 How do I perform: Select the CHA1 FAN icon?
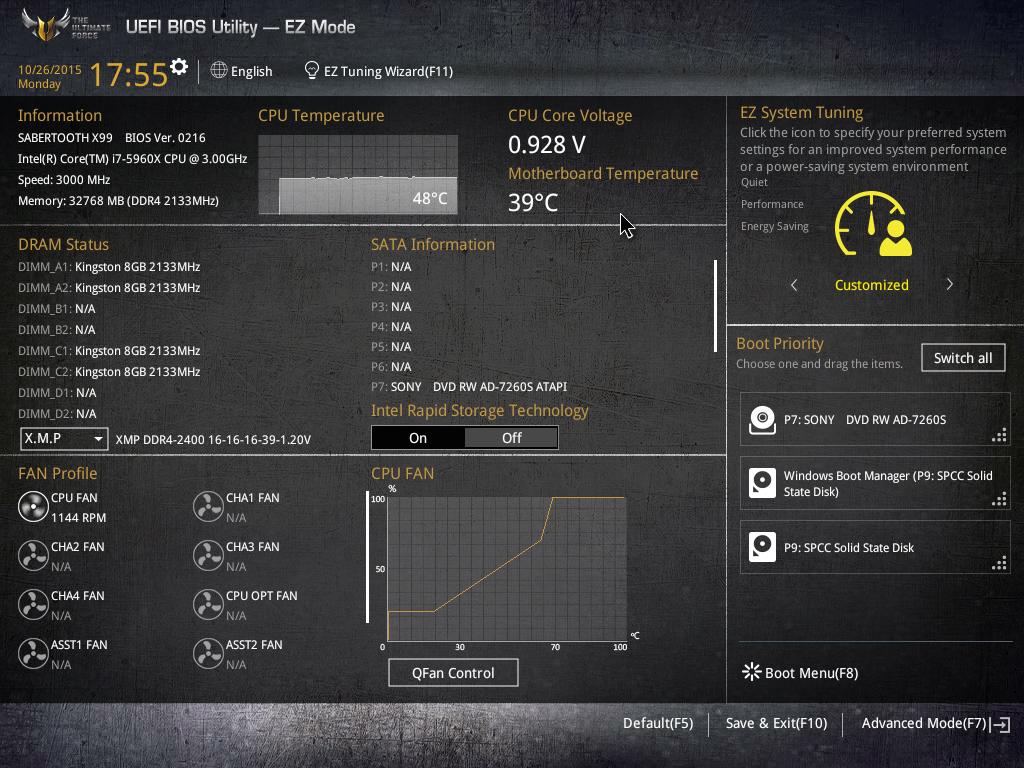pyautogui.click(x=208, y=507)
